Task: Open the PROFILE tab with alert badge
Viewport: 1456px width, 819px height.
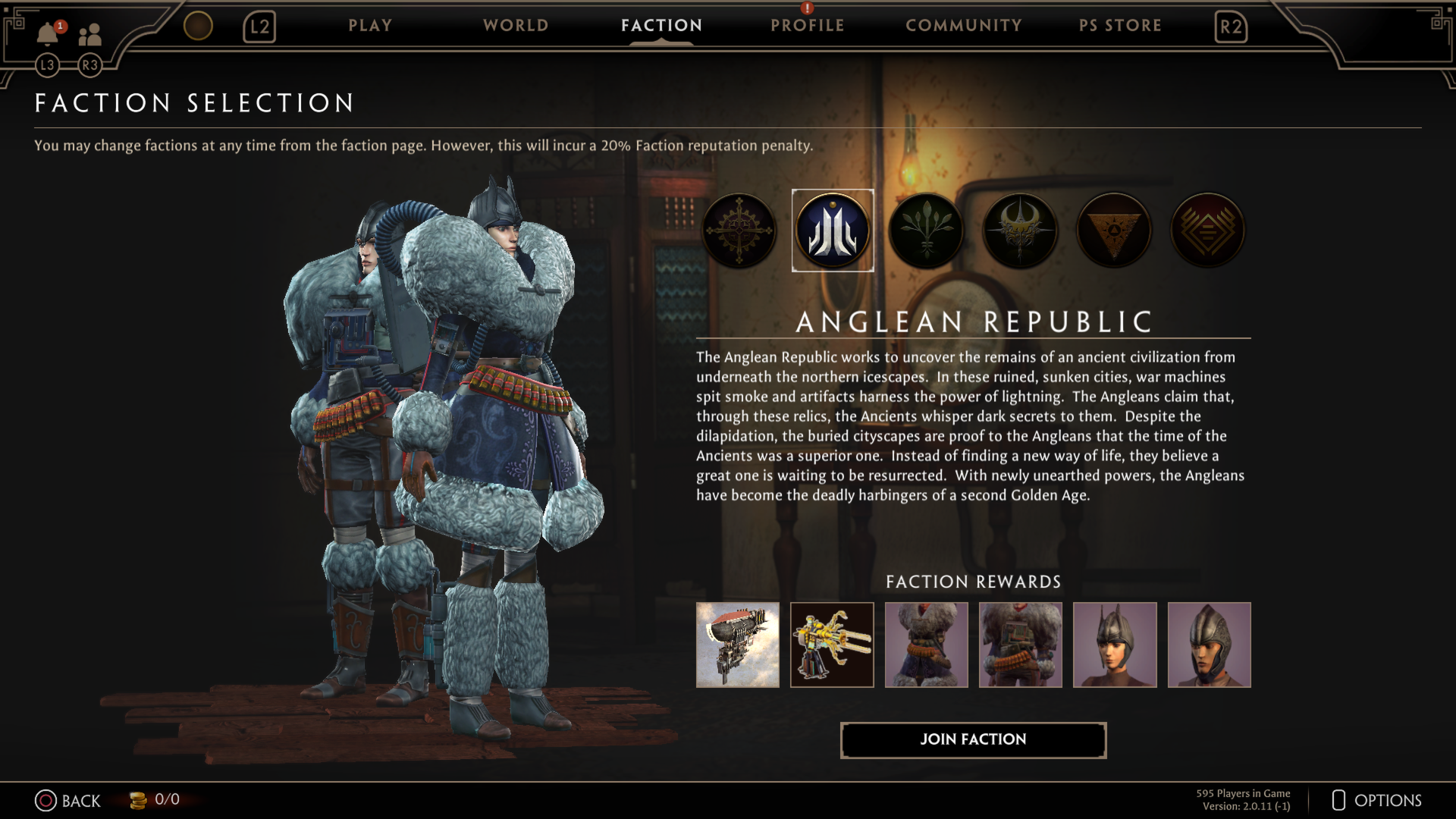Action: tap(807, 25)
